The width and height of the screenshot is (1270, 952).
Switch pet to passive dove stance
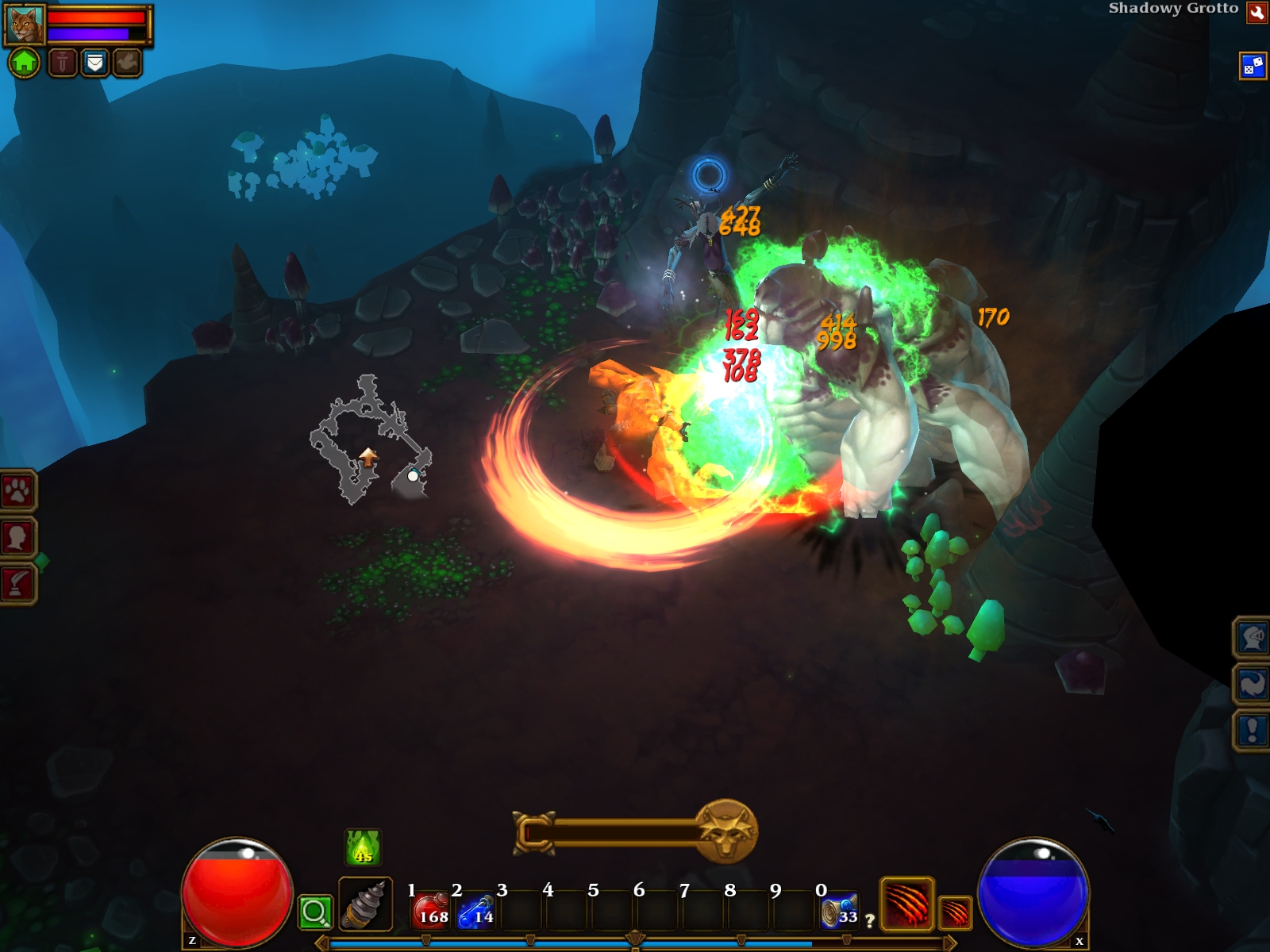coord(127,62)
